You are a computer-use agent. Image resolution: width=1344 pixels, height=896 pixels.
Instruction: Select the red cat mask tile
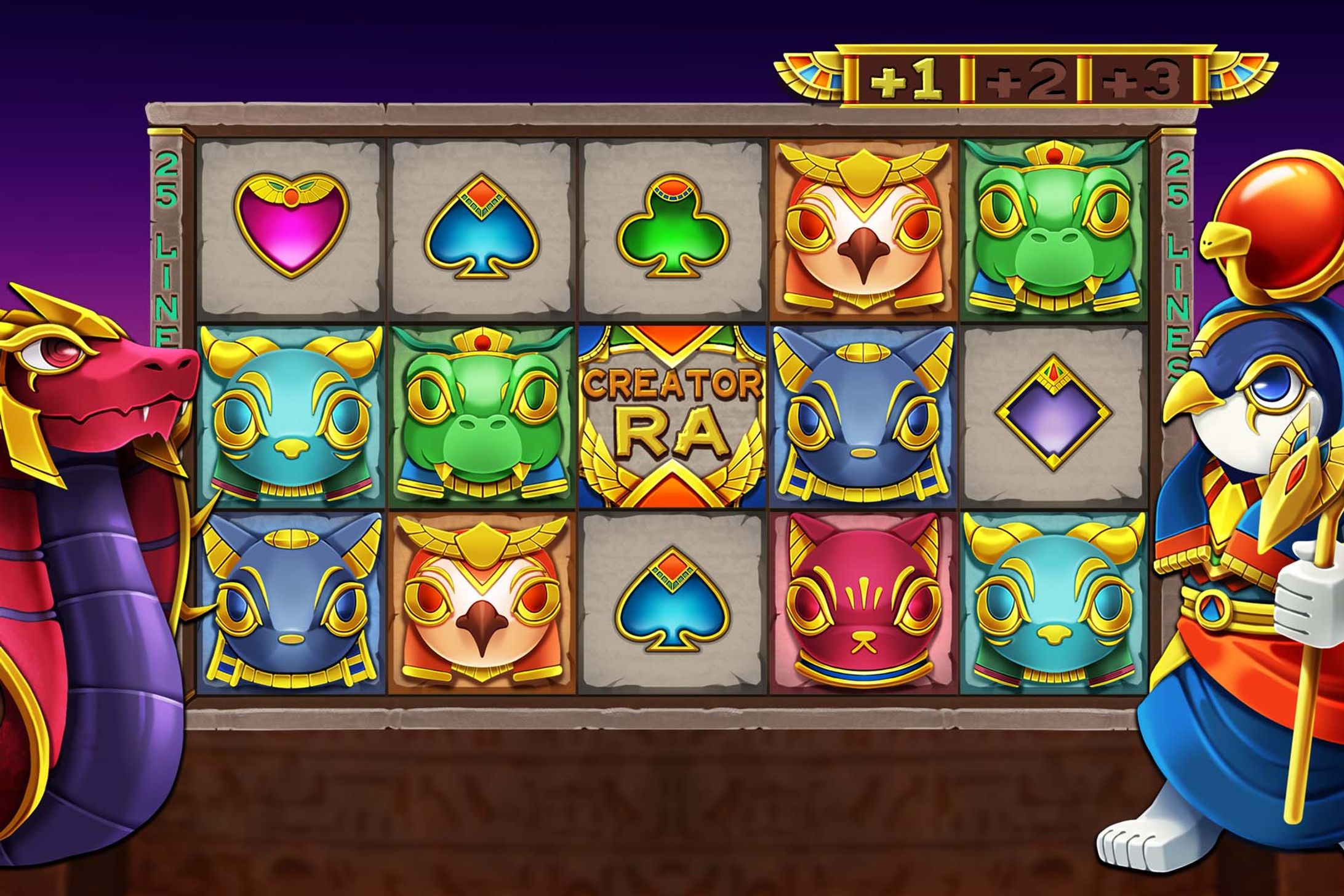[862, 603]
